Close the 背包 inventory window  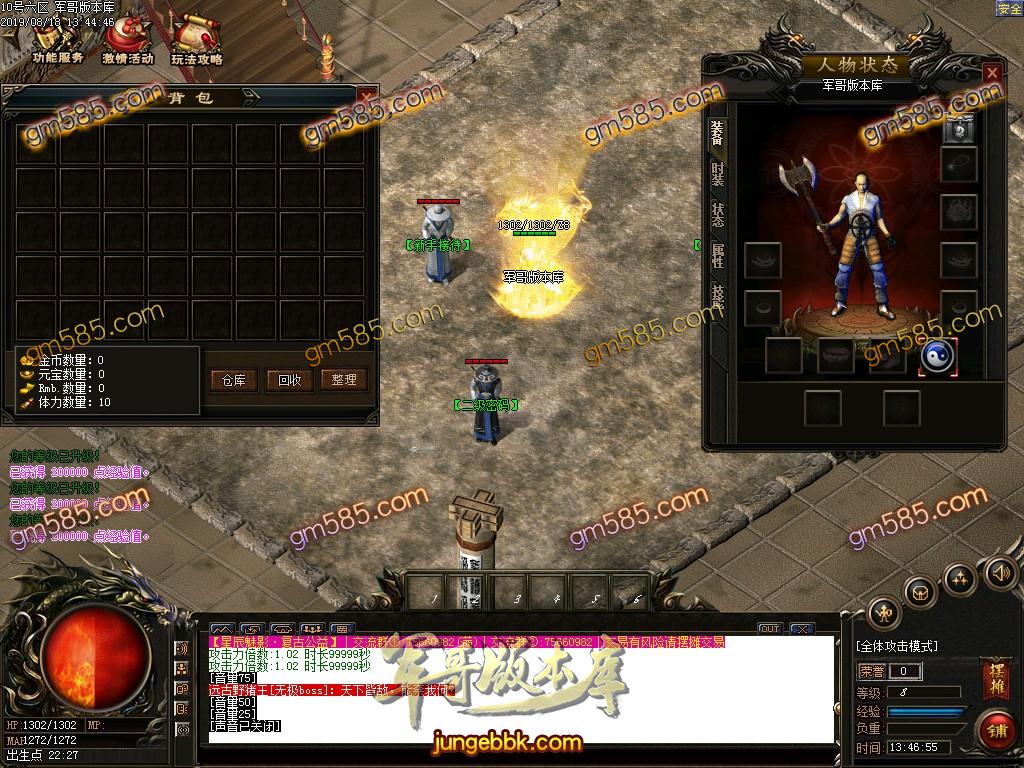(367, 98)
